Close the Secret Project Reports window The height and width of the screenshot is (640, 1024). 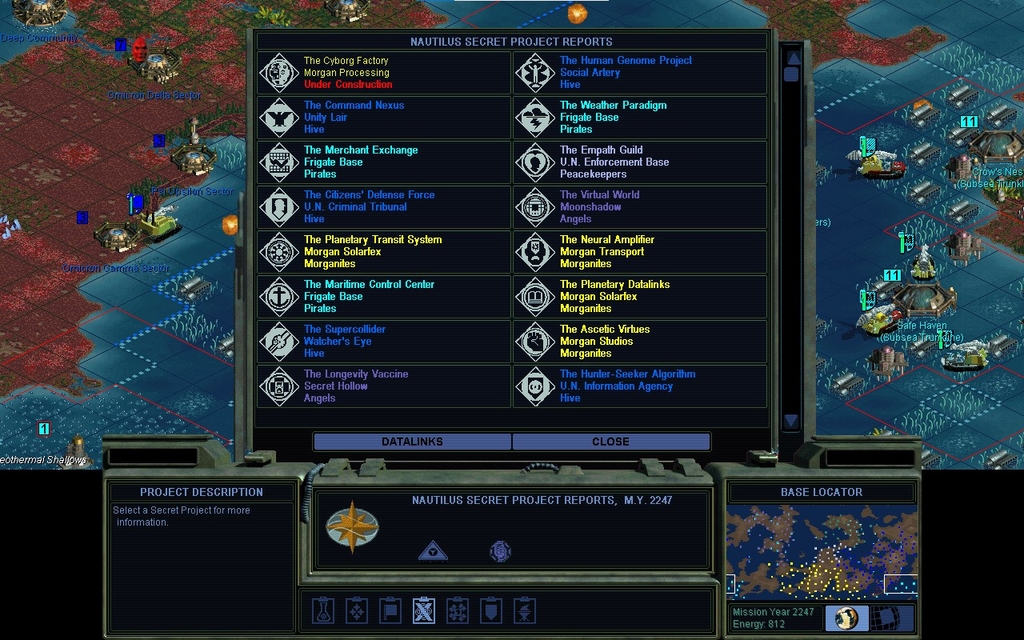click(610, 441)
